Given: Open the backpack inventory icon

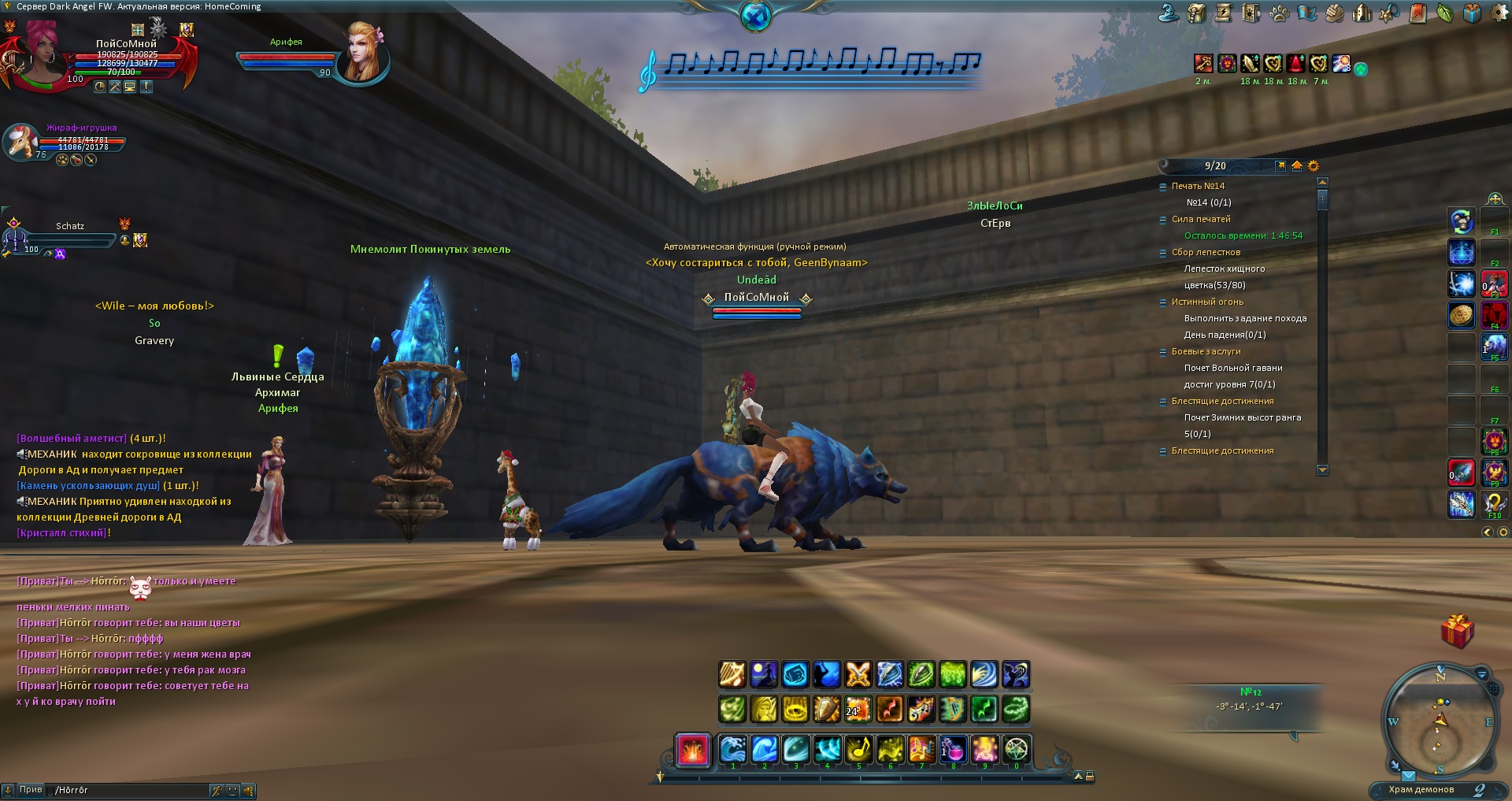Looking at the screenshot, I should tap(1196, 13).
